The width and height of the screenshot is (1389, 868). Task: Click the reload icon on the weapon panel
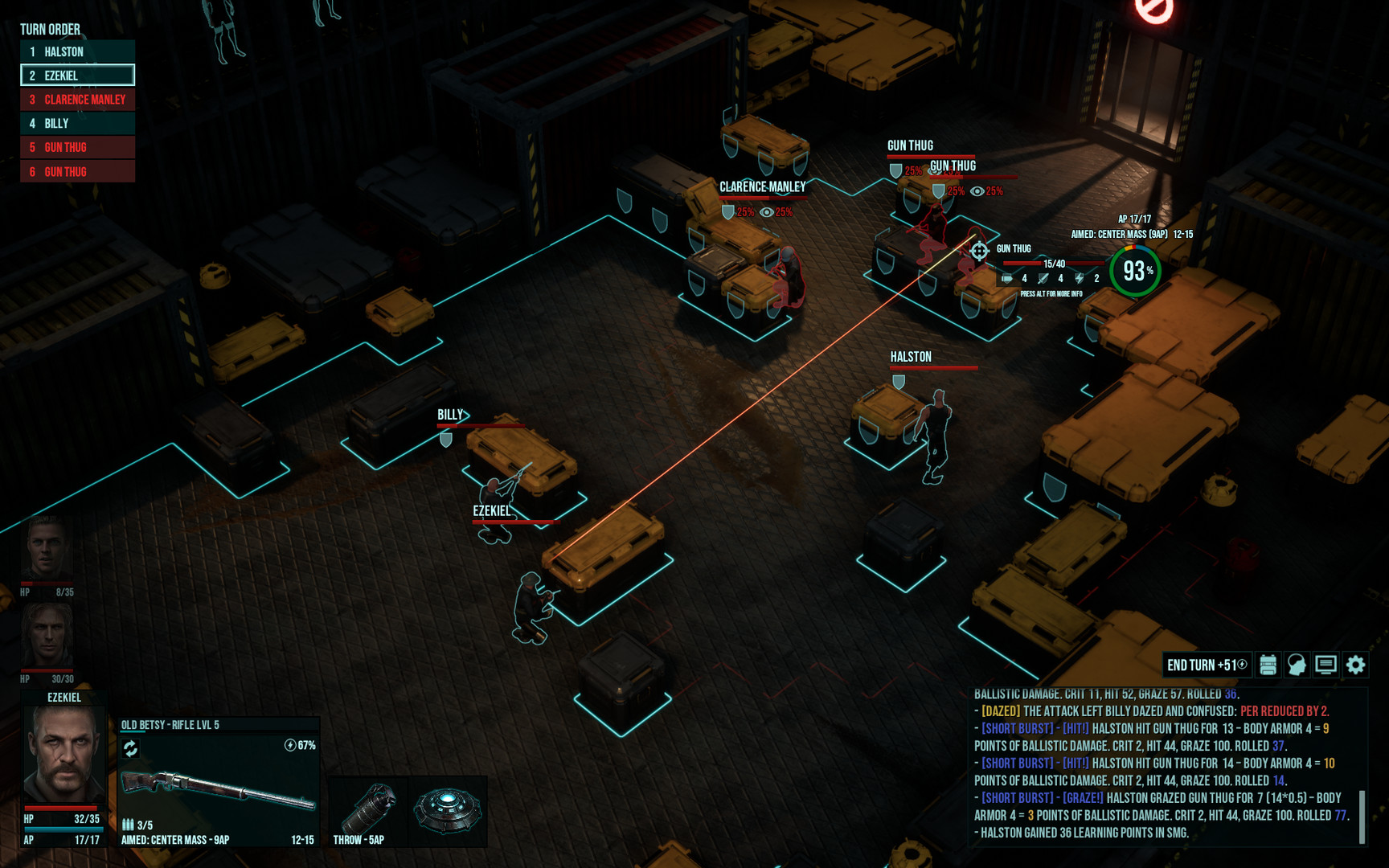[x=130, y=747]
